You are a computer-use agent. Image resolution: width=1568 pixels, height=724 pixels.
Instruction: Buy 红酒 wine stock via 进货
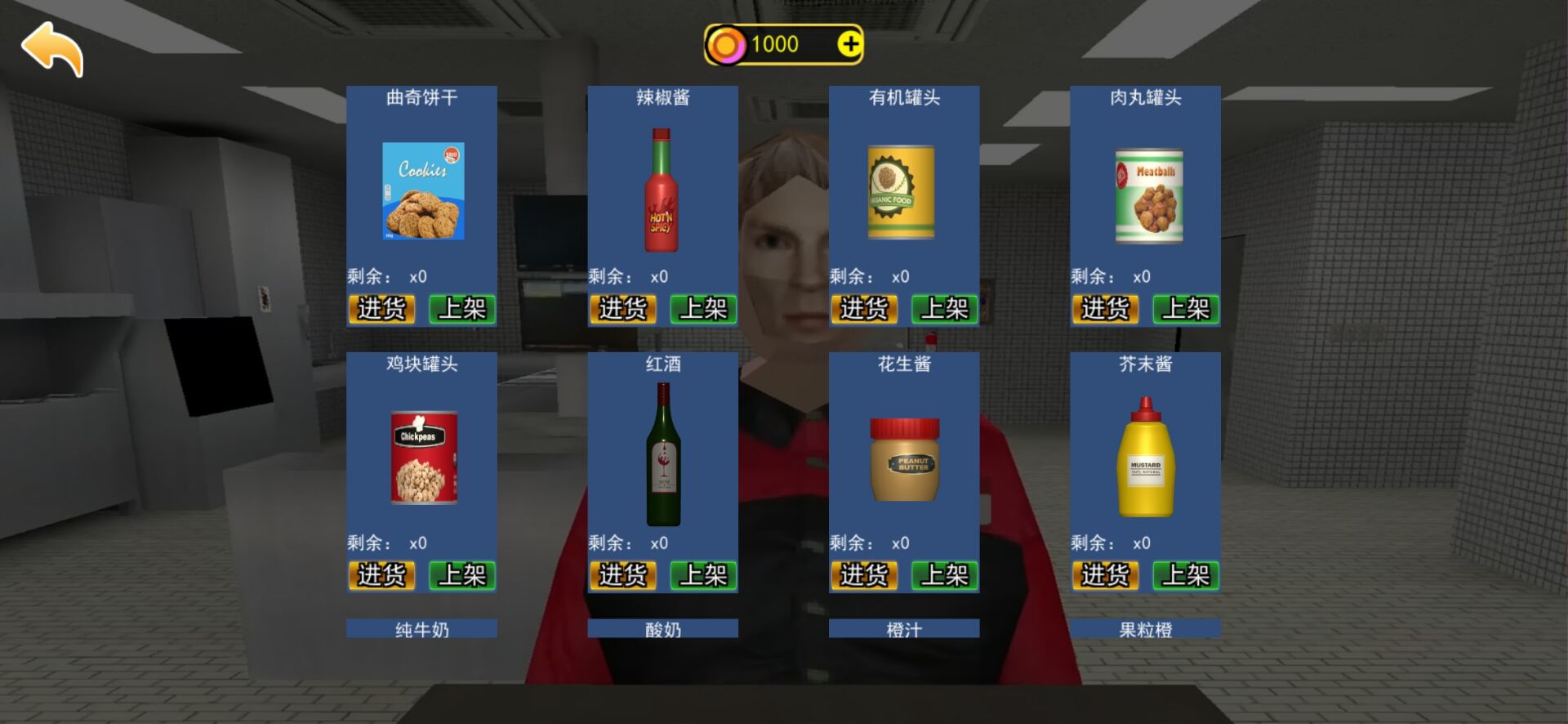[x=622, y=575]
